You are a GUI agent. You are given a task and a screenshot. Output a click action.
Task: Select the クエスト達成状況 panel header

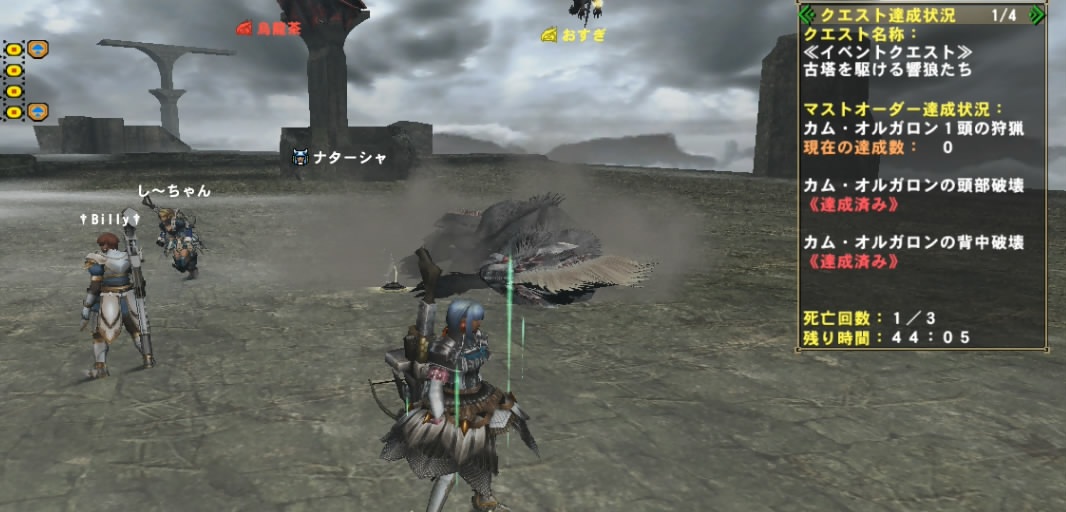click(887, 15)
